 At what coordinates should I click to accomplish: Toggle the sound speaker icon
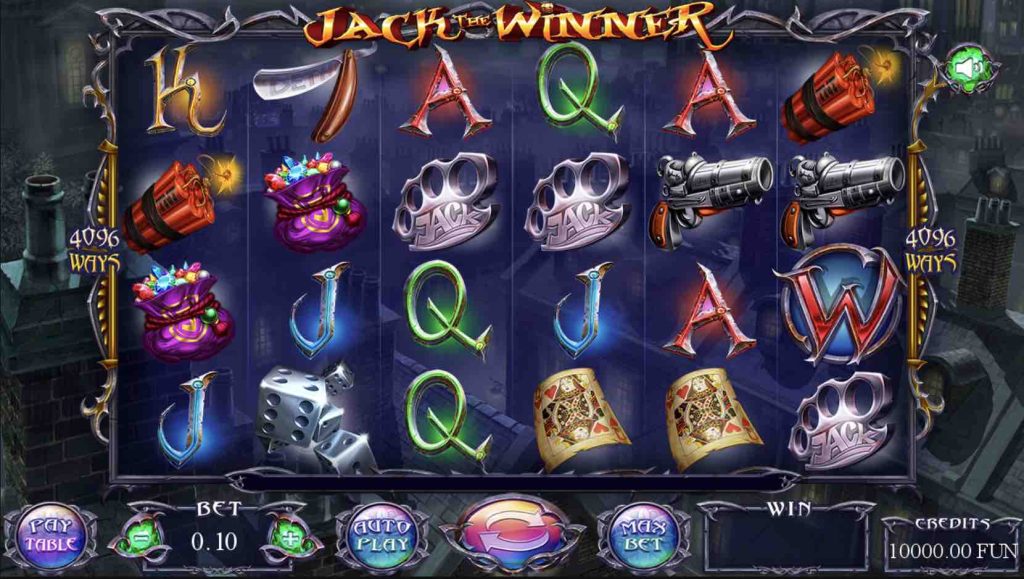(x=971, y=68)
